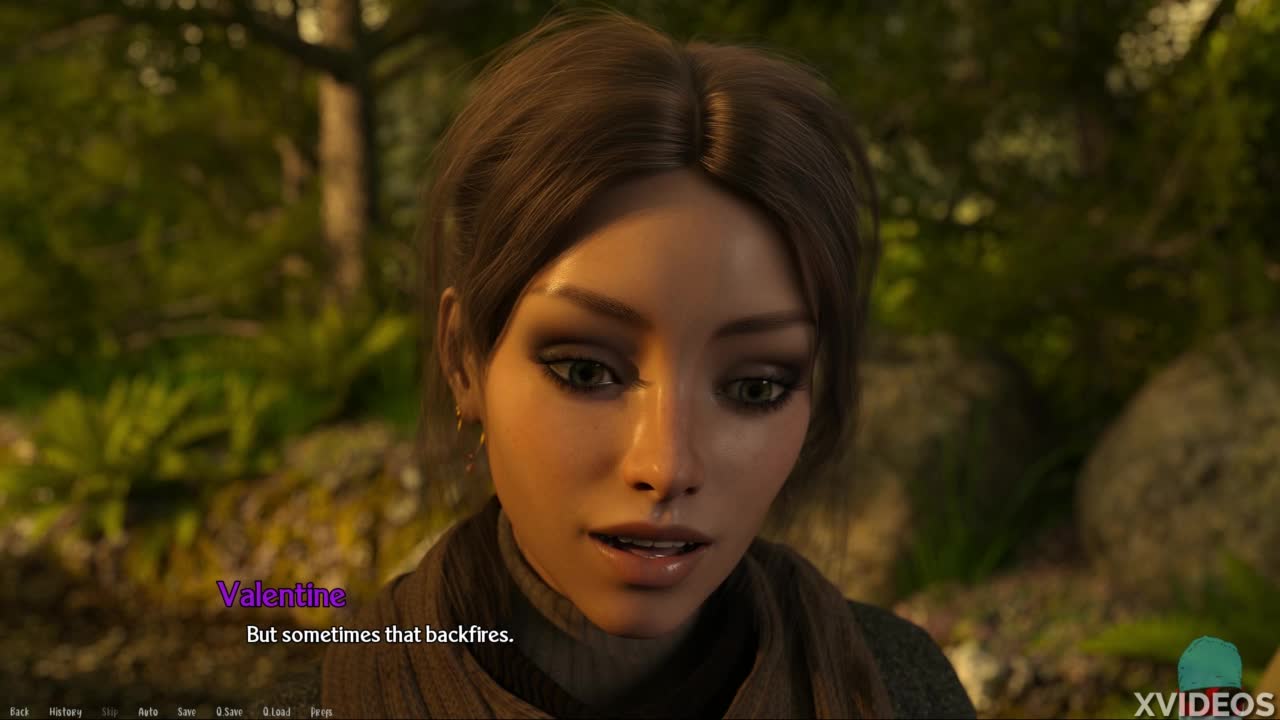The height and width of the screenshot is (720, 1280).
Task: Quick save with the Q.Save button
Action: pos(229,712)
